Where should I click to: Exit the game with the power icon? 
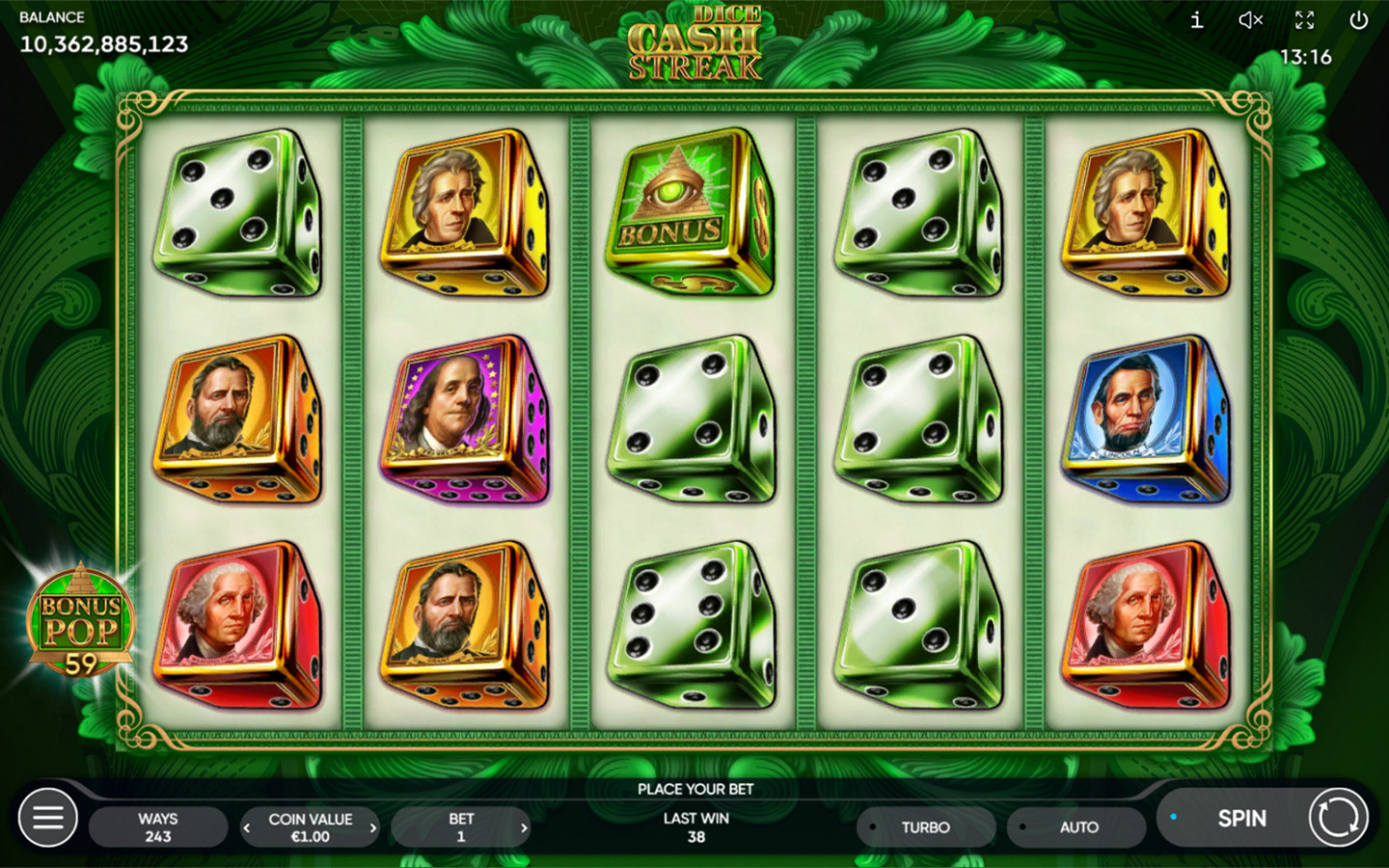1358,20
